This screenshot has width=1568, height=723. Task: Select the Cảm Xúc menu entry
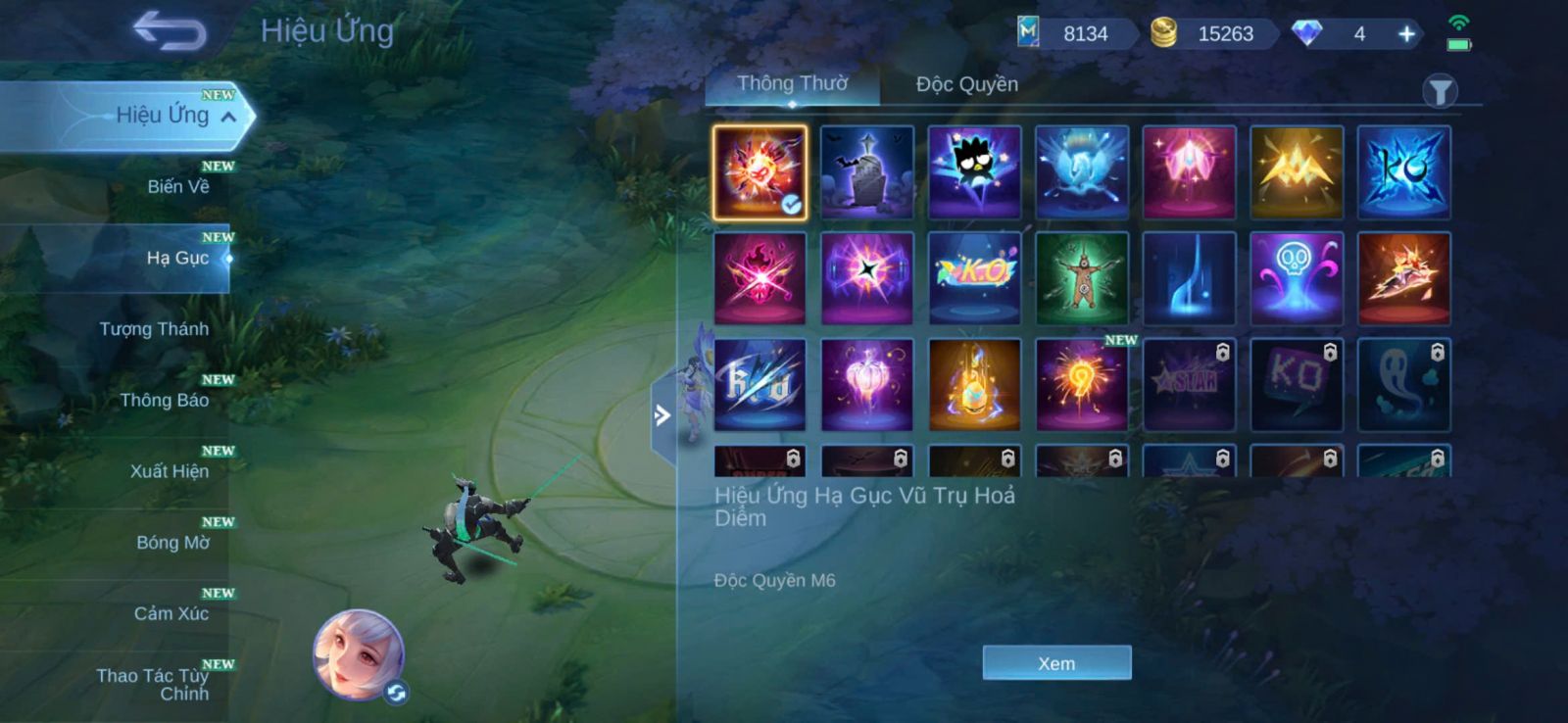171,613
